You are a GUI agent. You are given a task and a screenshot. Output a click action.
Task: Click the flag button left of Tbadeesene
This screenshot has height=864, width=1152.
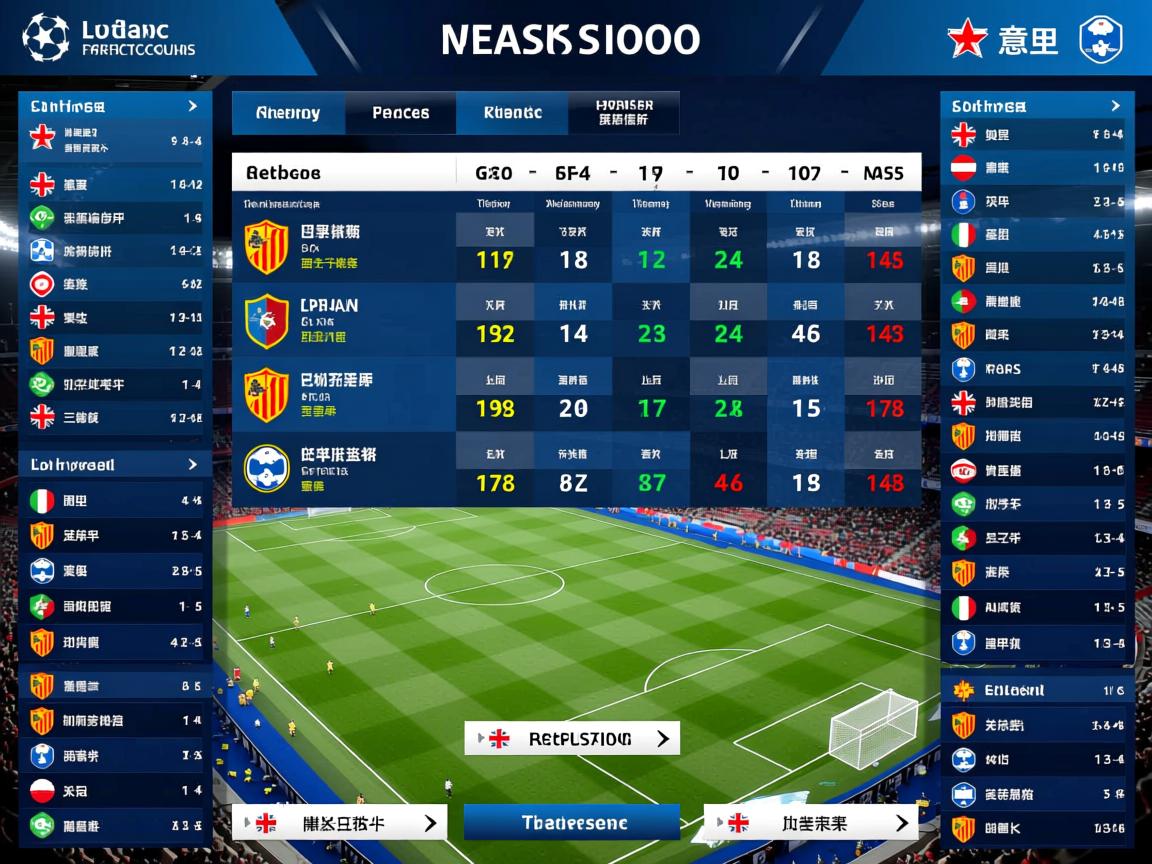click(339, 823)
